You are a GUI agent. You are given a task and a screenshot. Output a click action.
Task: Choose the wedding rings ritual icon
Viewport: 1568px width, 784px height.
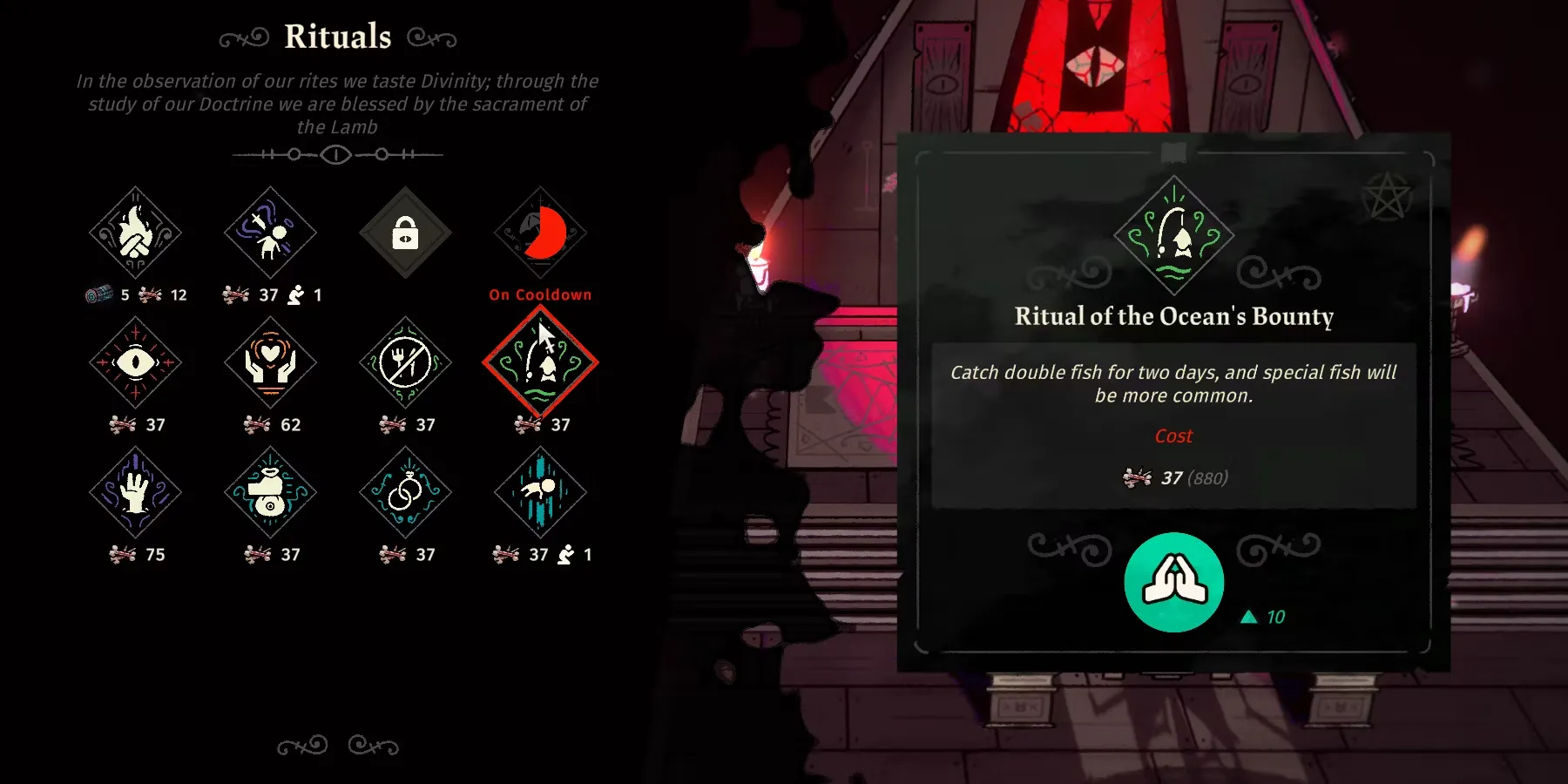[405, 492]
